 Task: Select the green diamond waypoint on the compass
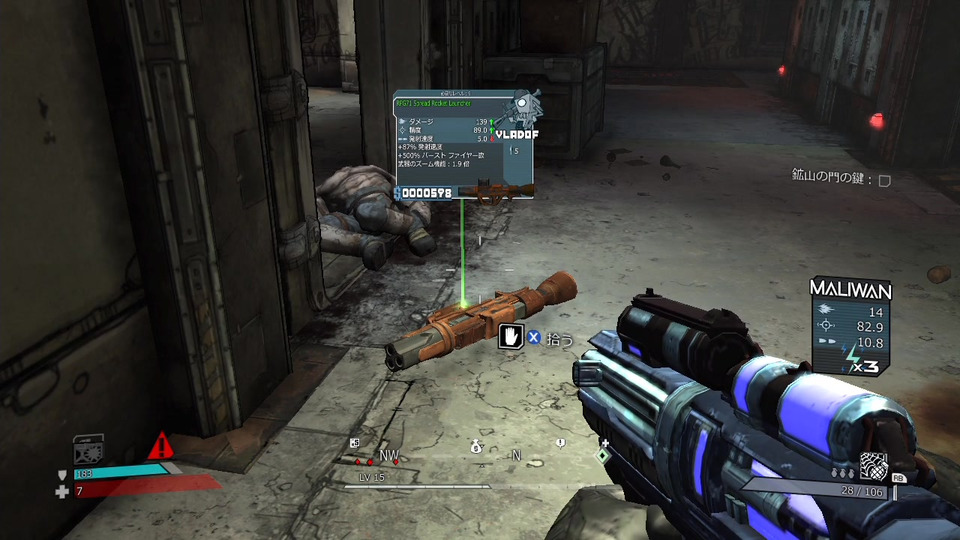tap(602, 454)
